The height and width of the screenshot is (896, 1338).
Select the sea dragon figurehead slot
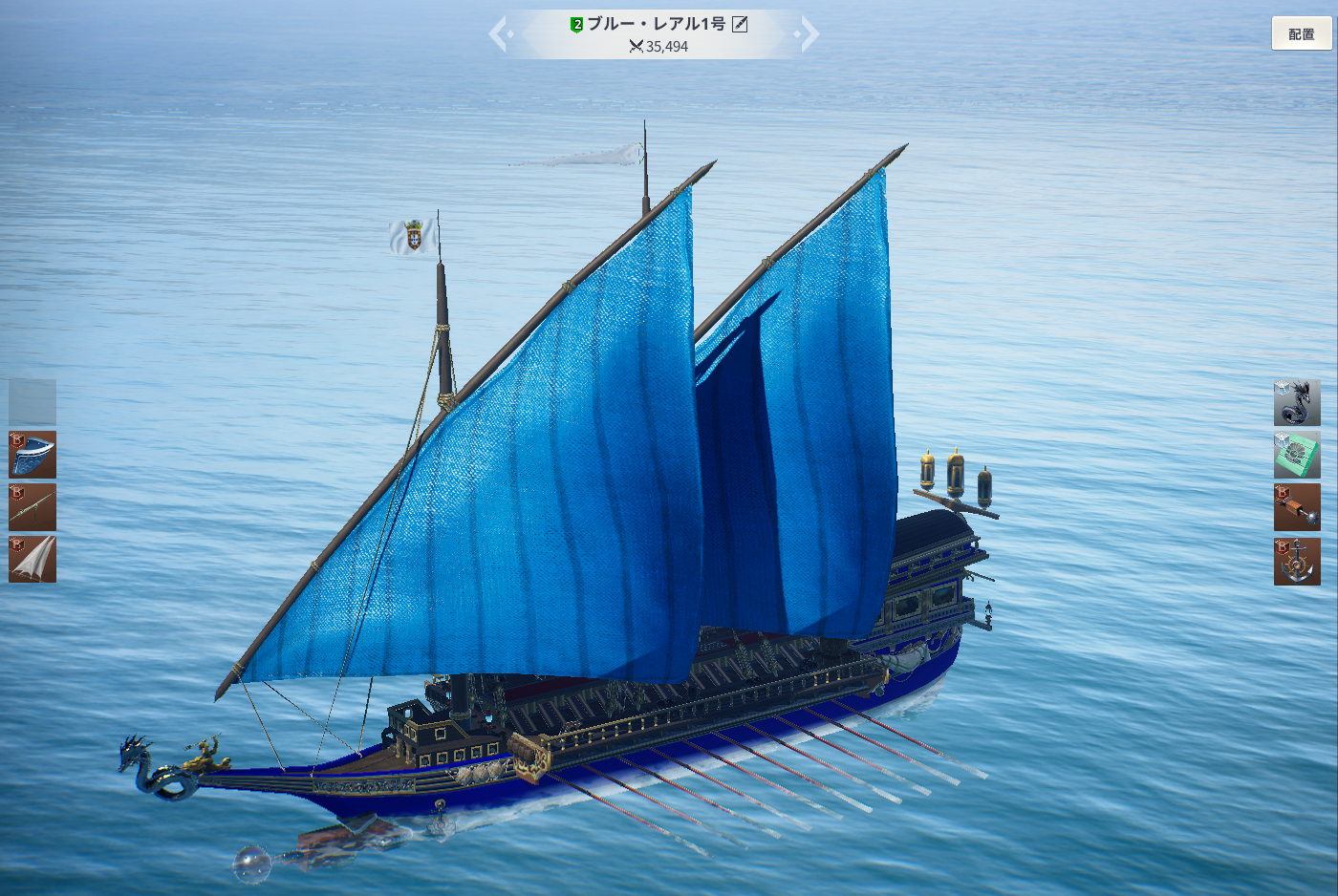[x=1297, y=402]
